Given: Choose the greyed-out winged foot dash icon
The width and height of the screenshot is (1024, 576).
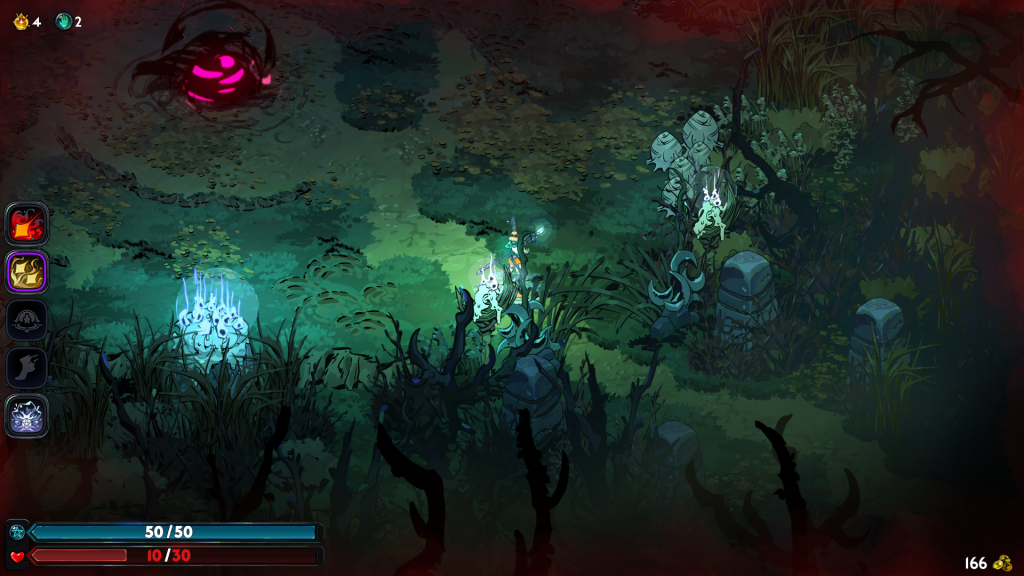Looking at the screenshot, I should pyautogui.click(x=27, y=367).
